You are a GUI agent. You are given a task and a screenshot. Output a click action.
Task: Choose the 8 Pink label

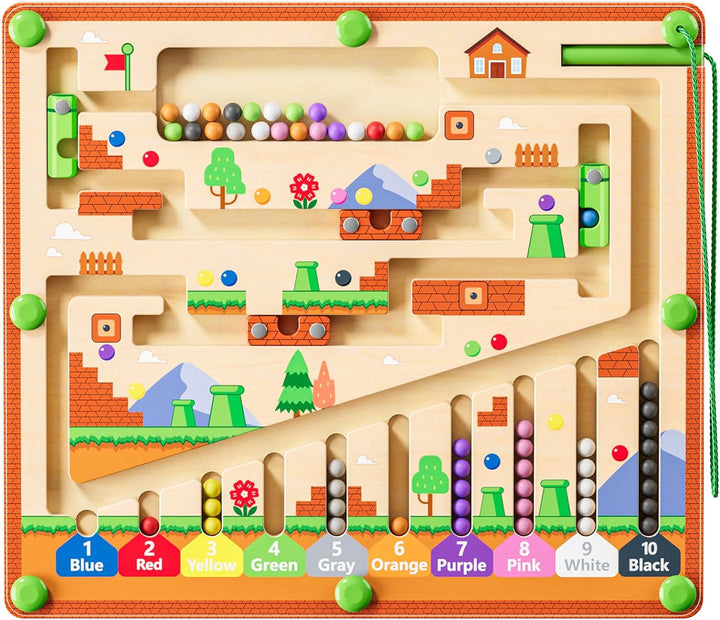point(524,556)
